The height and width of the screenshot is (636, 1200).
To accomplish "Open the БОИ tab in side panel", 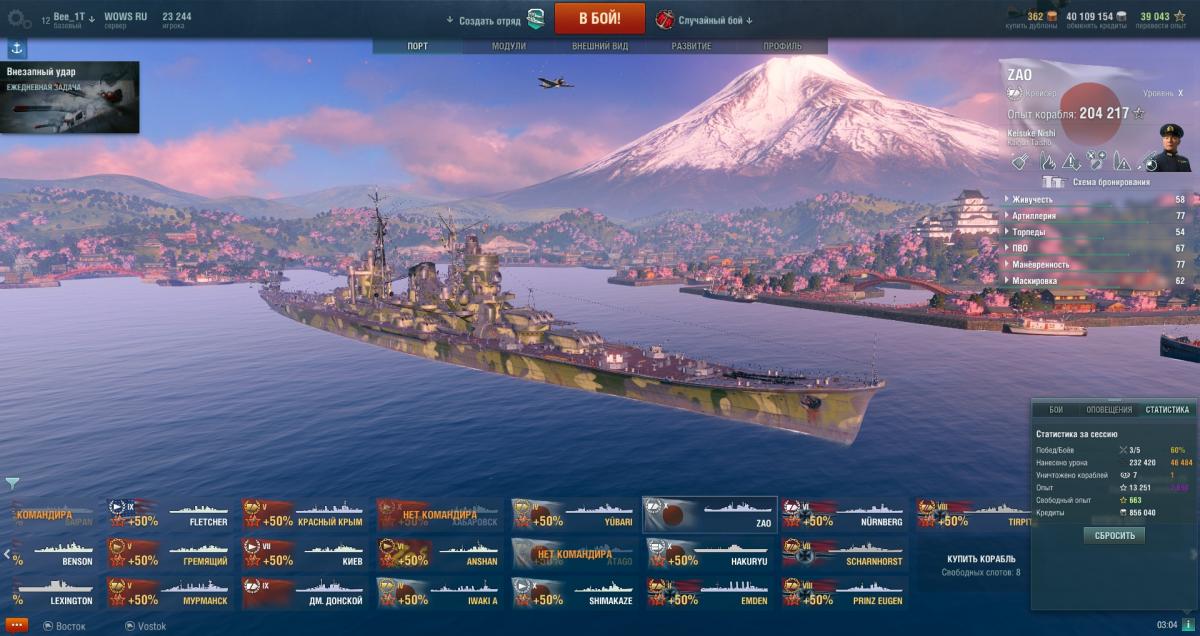I will click(x=1056, y=410).
